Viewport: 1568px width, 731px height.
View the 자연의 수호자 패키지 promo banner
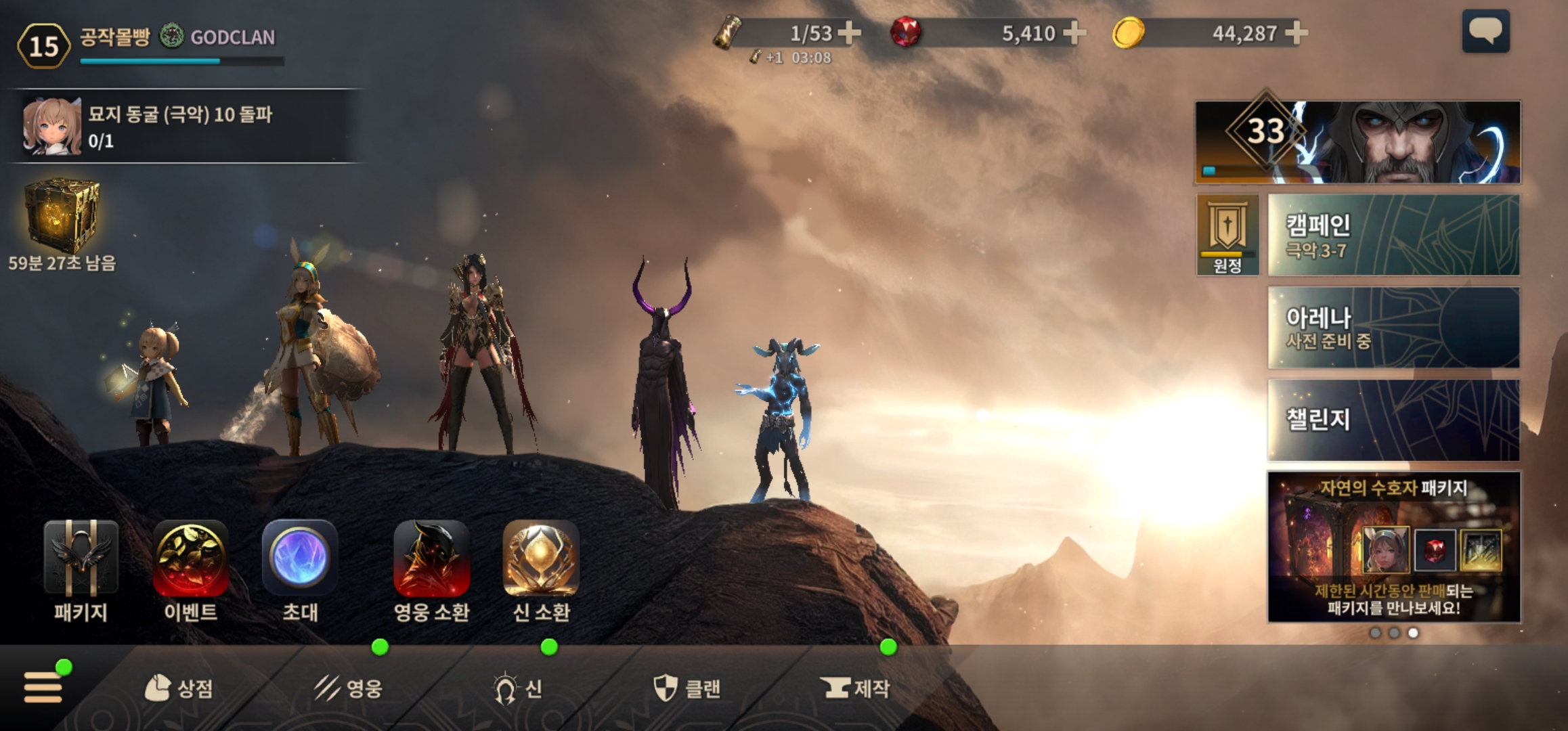1393,547
